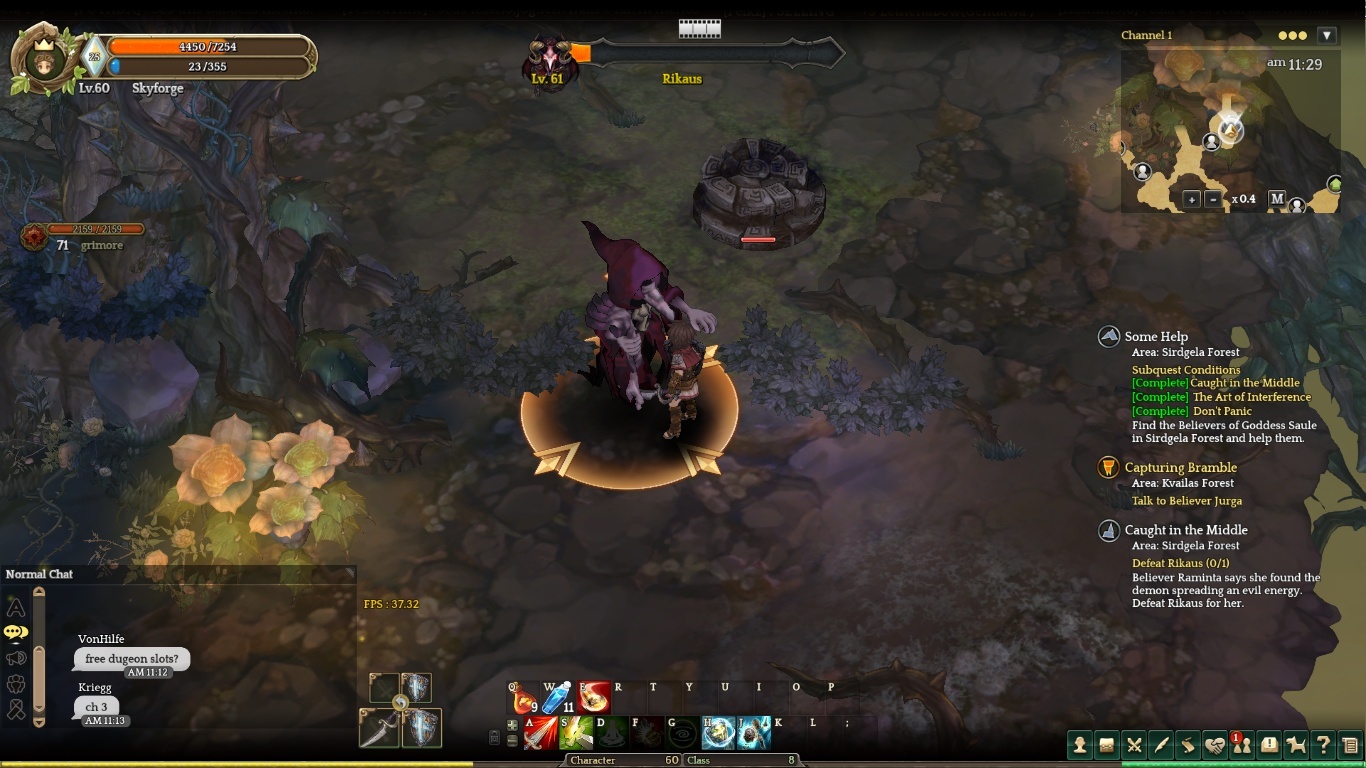The image size is (1366, 768).
Task: Use the blue SP potion in slot W
Action: (x=558, y=698)
